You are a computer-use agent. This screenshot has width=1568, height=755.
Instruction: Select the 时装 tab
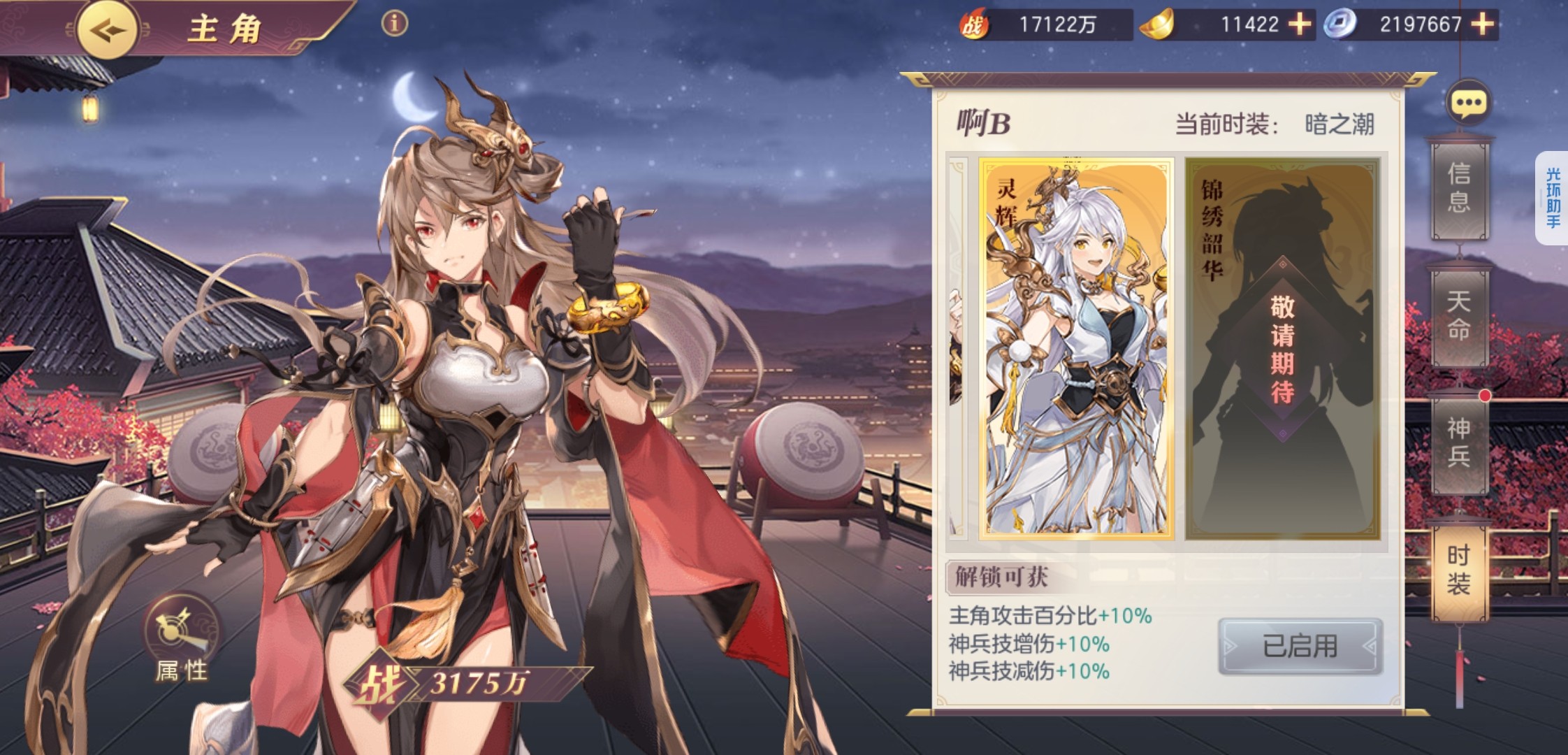coord(1459,569)
